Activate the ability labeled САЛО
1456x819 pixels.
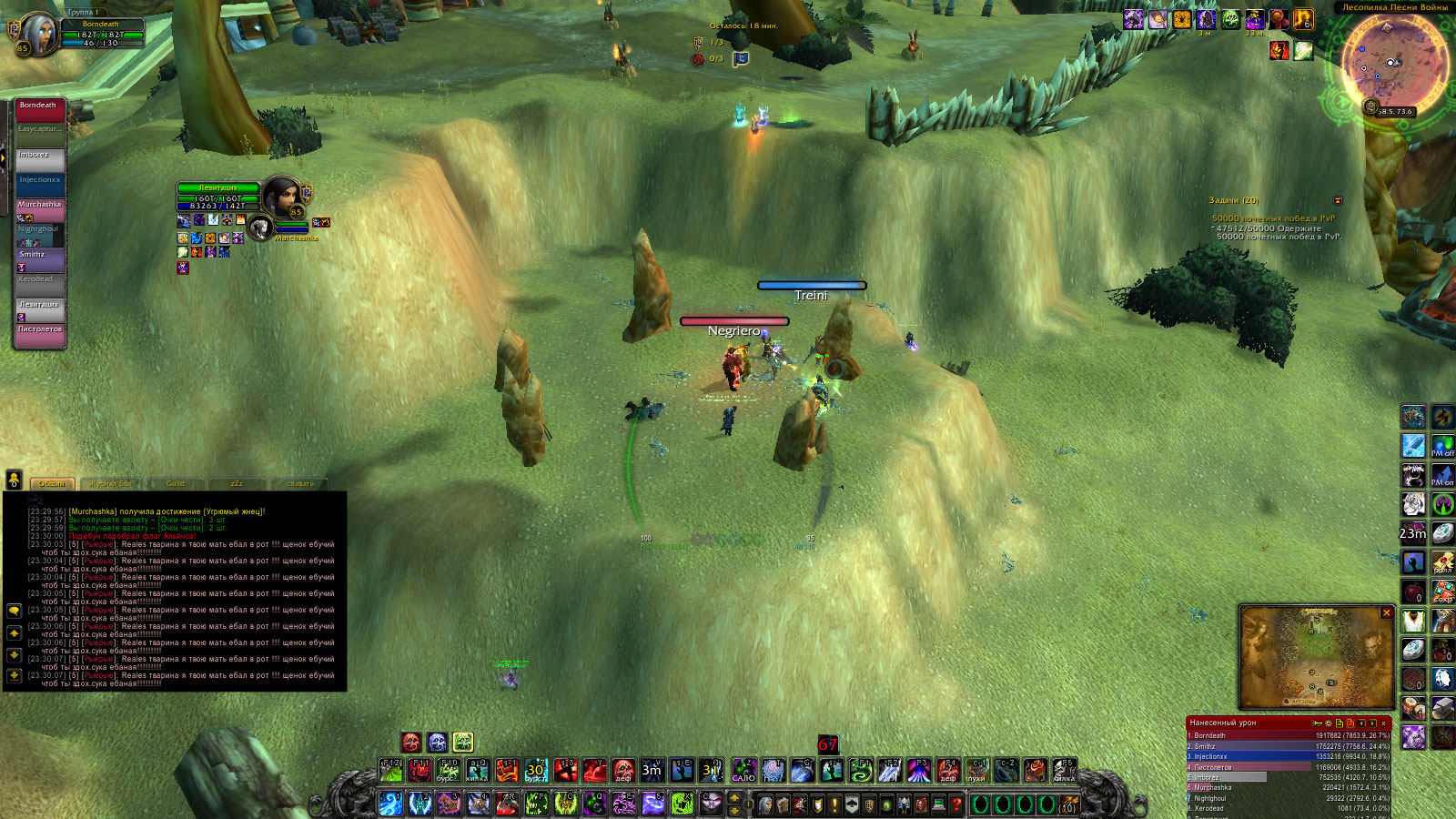(743, 771)
